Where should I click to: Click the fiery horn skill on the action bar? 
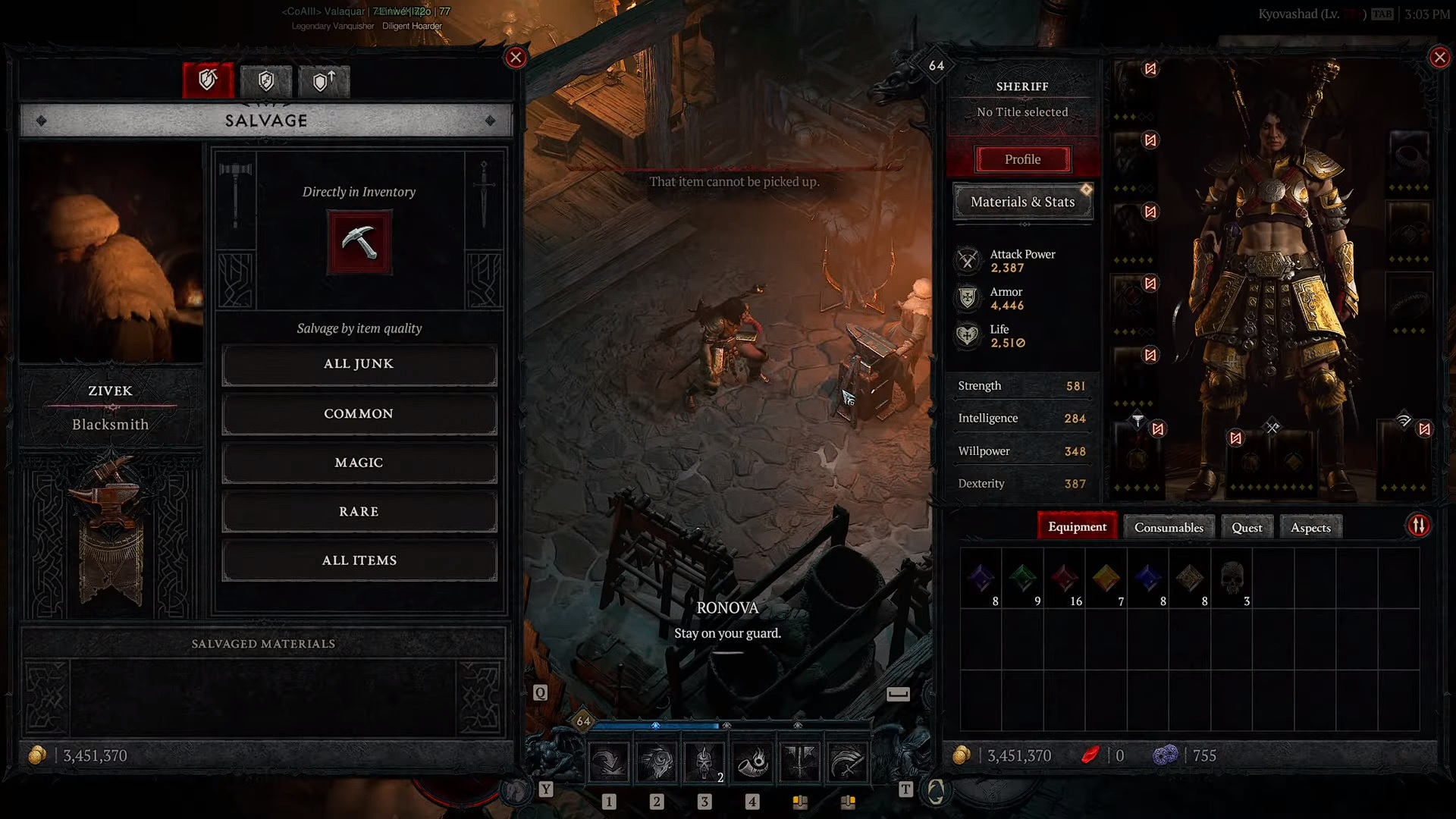pyautogui.click(x=752, y=762)
